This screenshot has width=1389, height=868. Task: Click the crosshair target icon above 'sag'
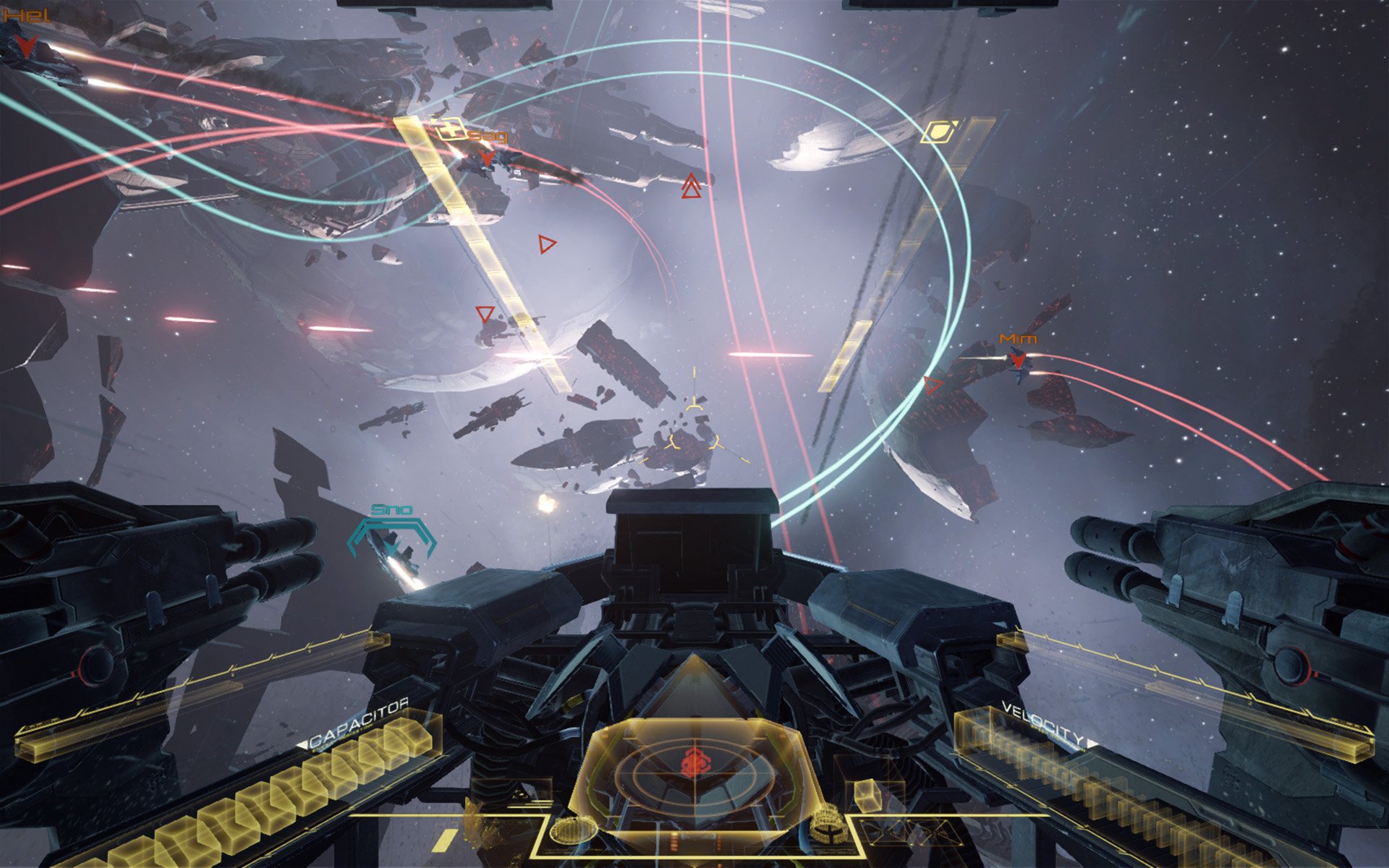pyautogui.click(x=451, y=129)
